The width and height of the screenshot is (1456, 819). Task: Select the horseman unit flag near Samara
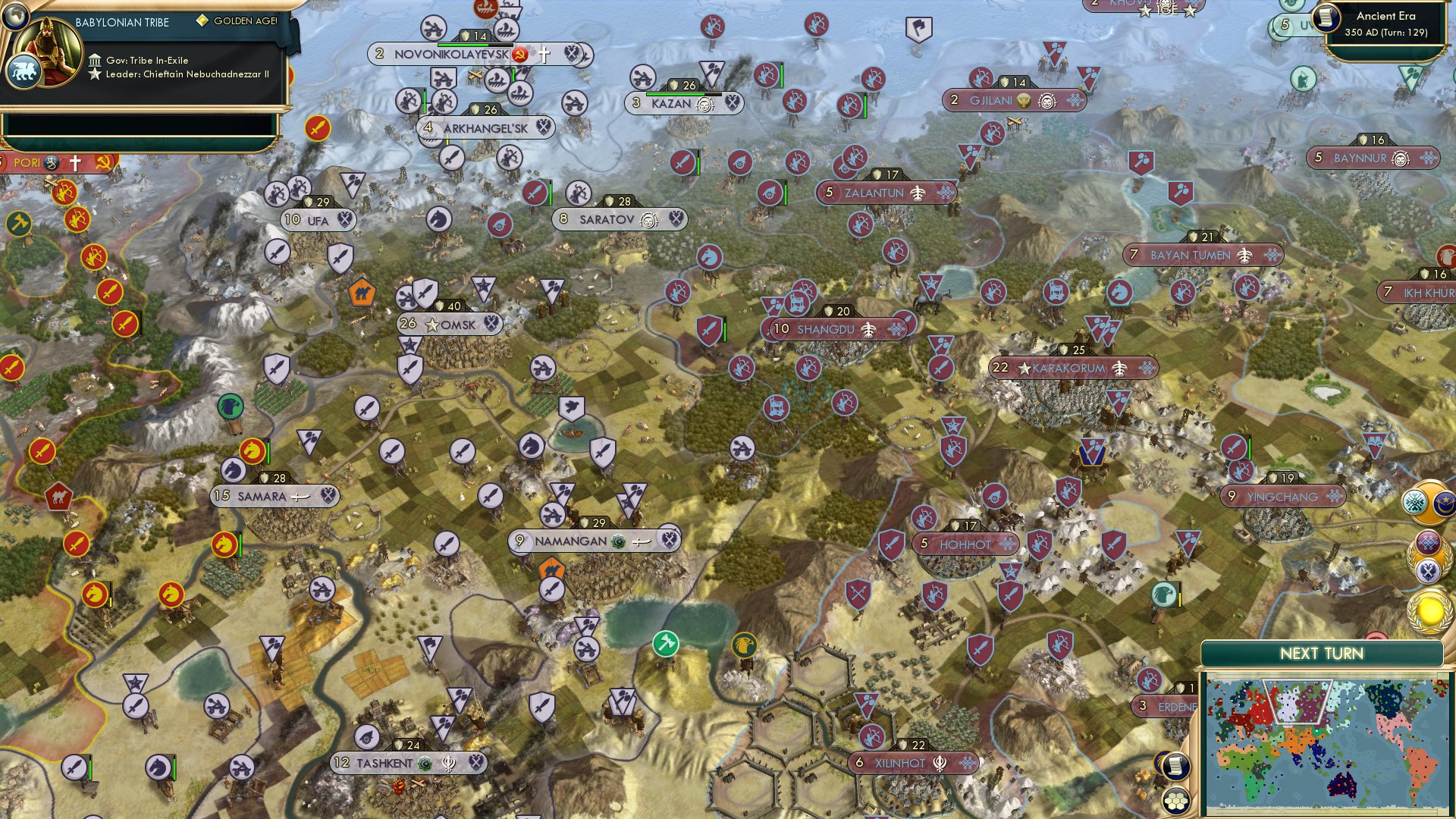(x=232, y=470)
